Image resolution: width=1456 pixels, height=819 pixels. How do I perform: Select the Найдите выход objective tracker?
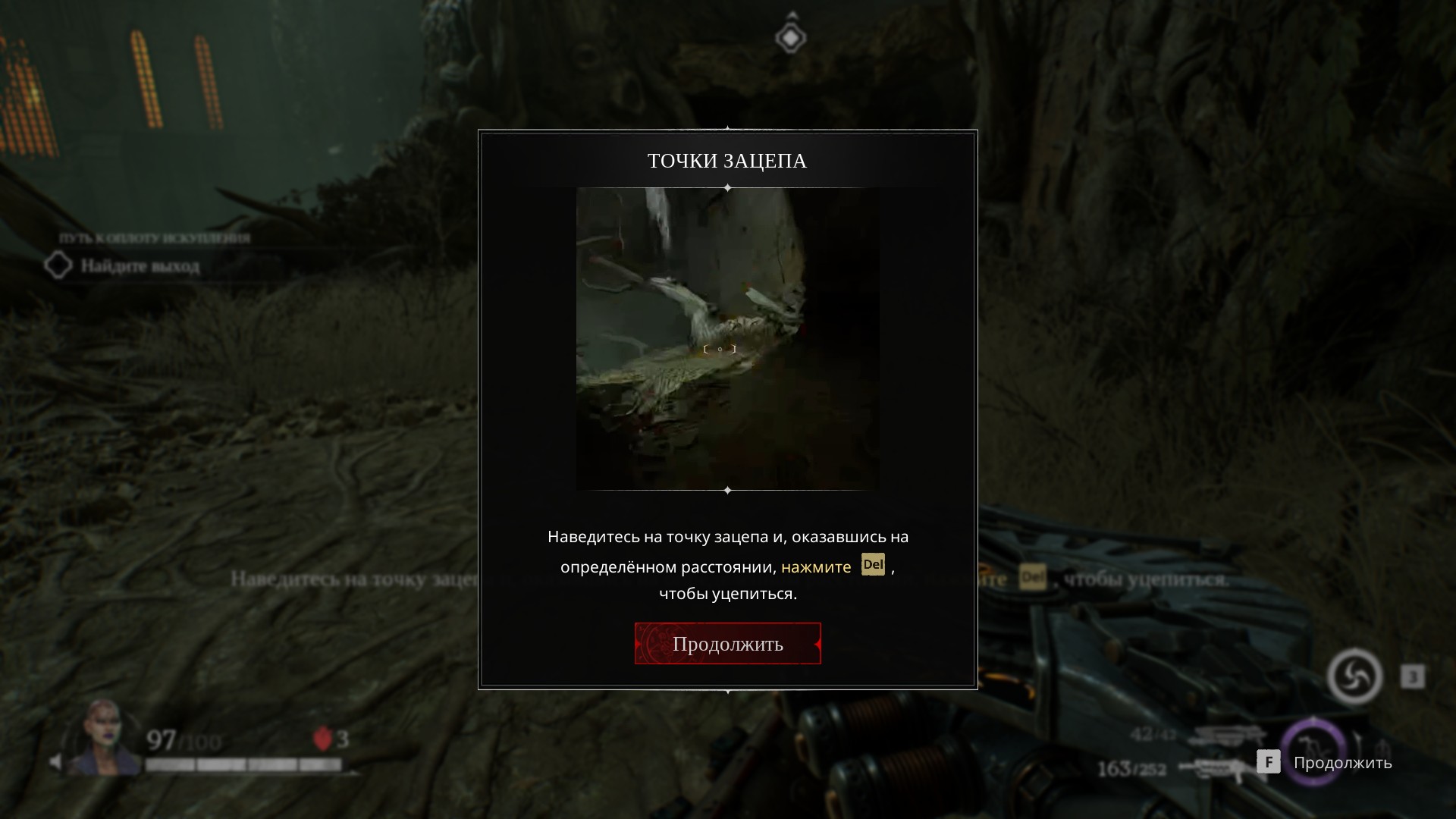(x=140, y=266)
